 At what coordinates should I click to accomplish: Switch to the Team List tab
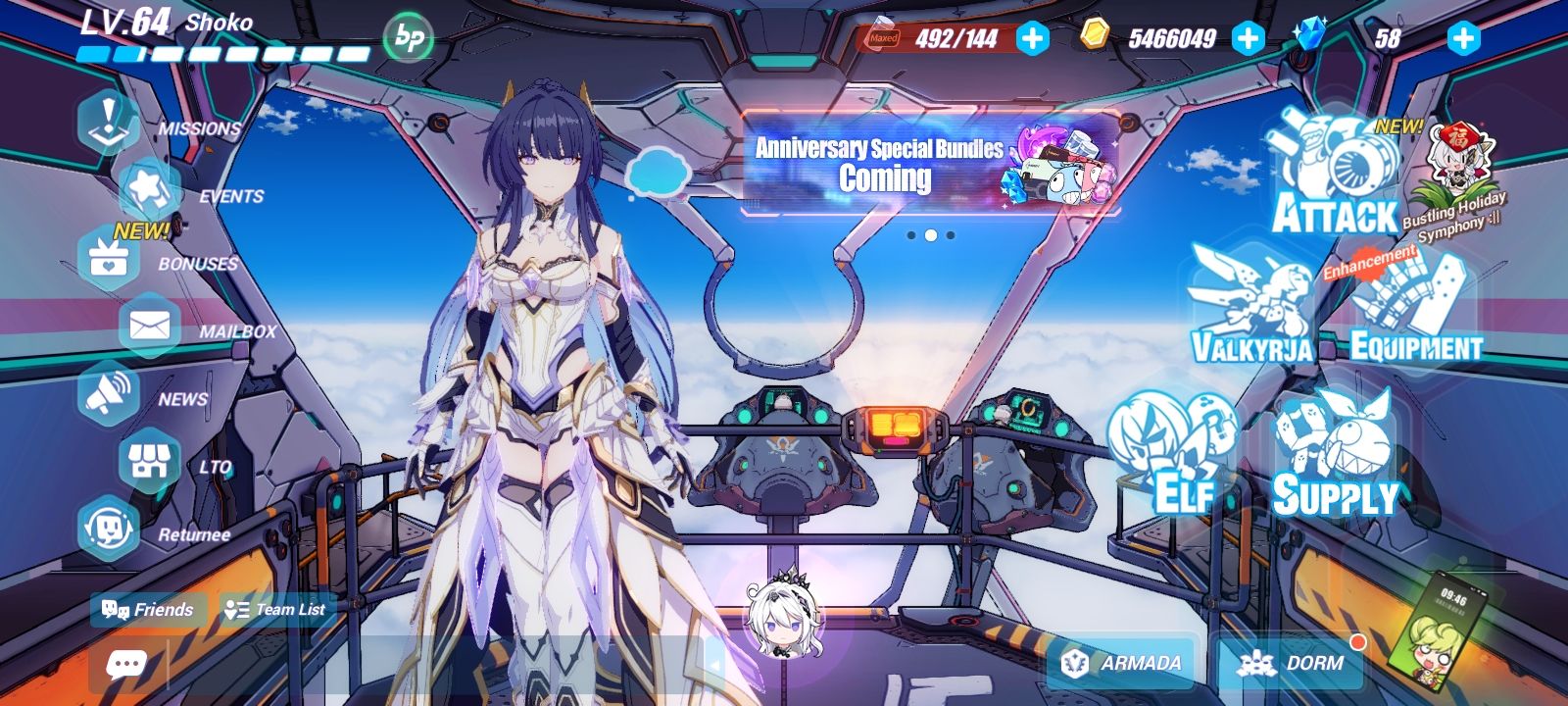[x=274, y=608]
